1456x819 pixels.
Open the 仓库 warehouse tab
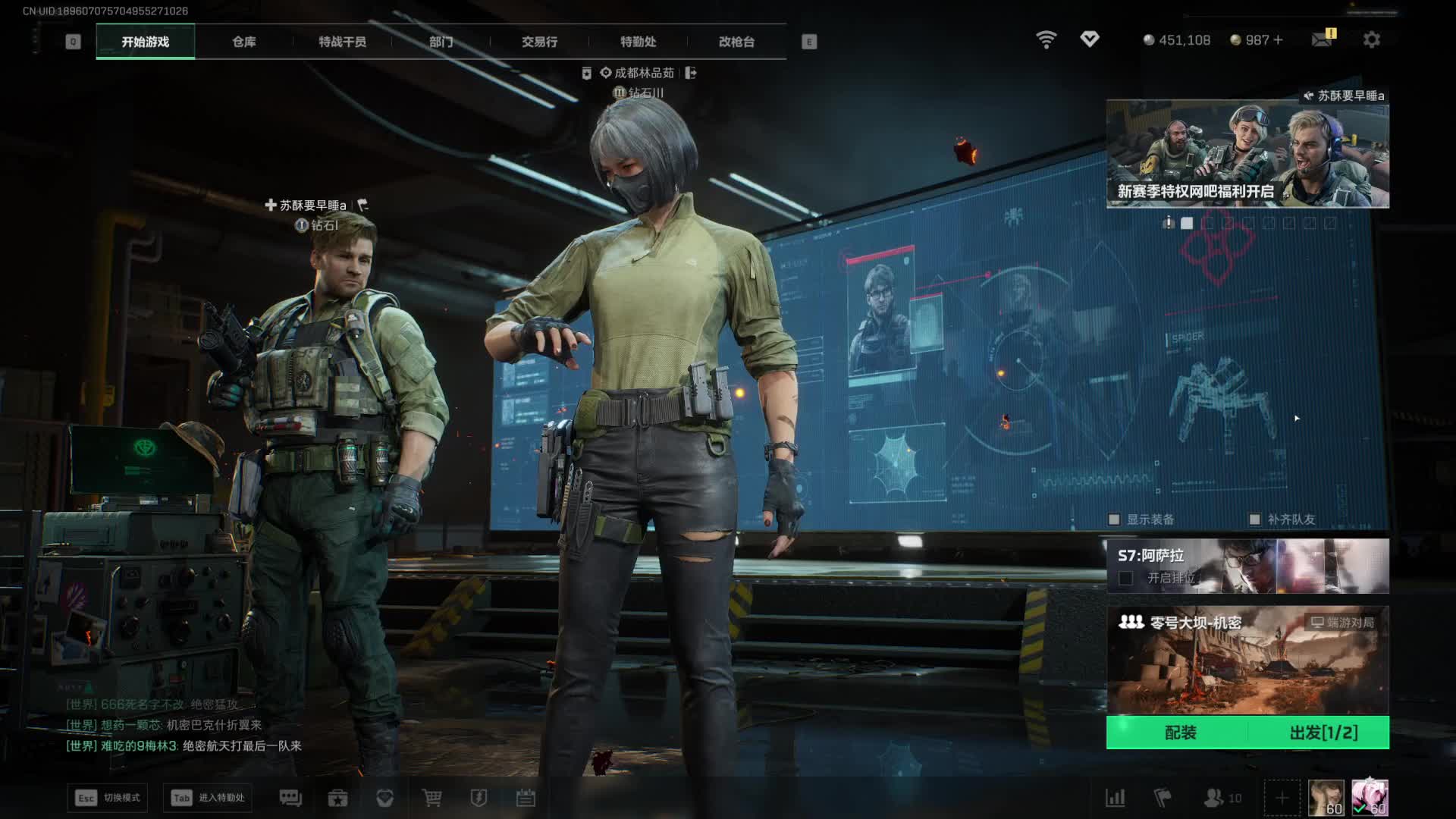[x=243, y=42]
